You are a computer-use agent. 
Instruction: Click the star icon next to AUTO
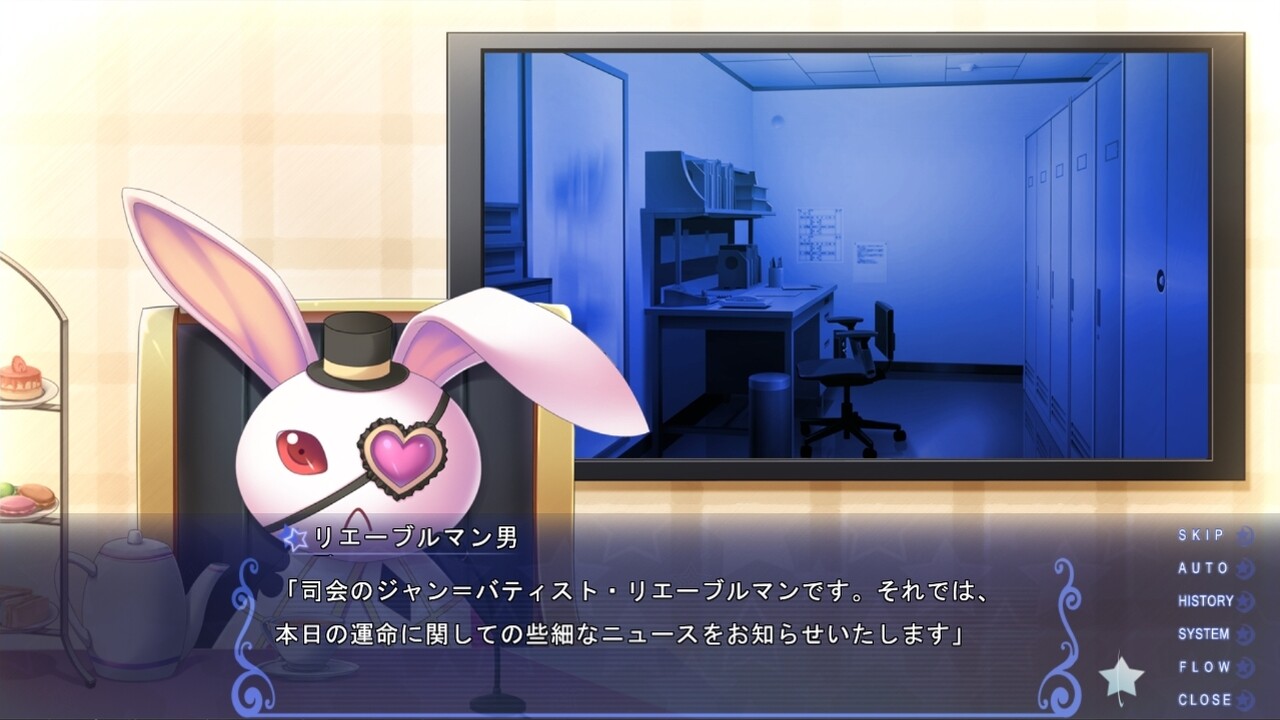(x=1241, y=568)
